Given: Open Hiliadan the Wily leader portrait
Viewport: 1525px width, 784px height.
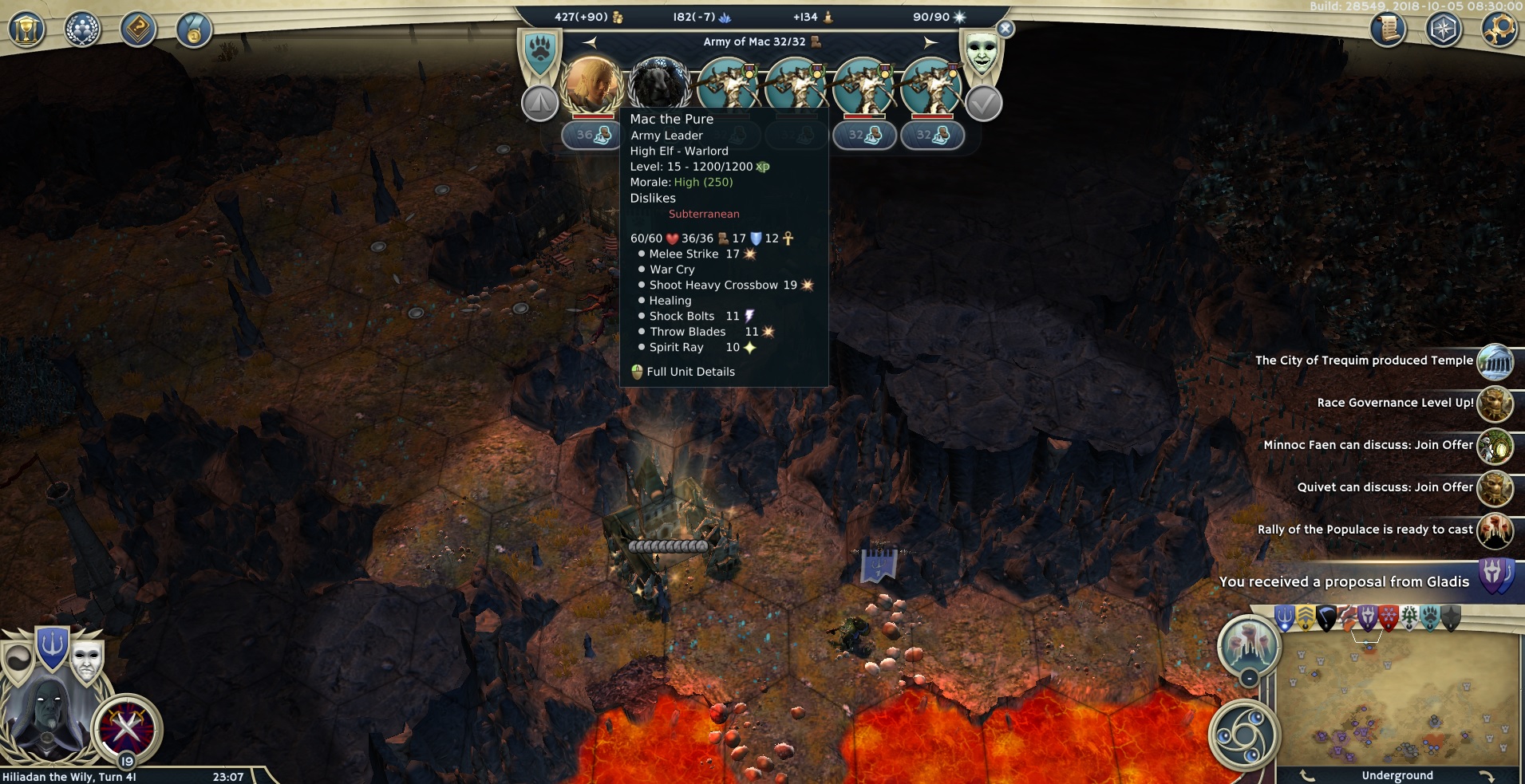Looking at the screenshot, I should (48, 714).
